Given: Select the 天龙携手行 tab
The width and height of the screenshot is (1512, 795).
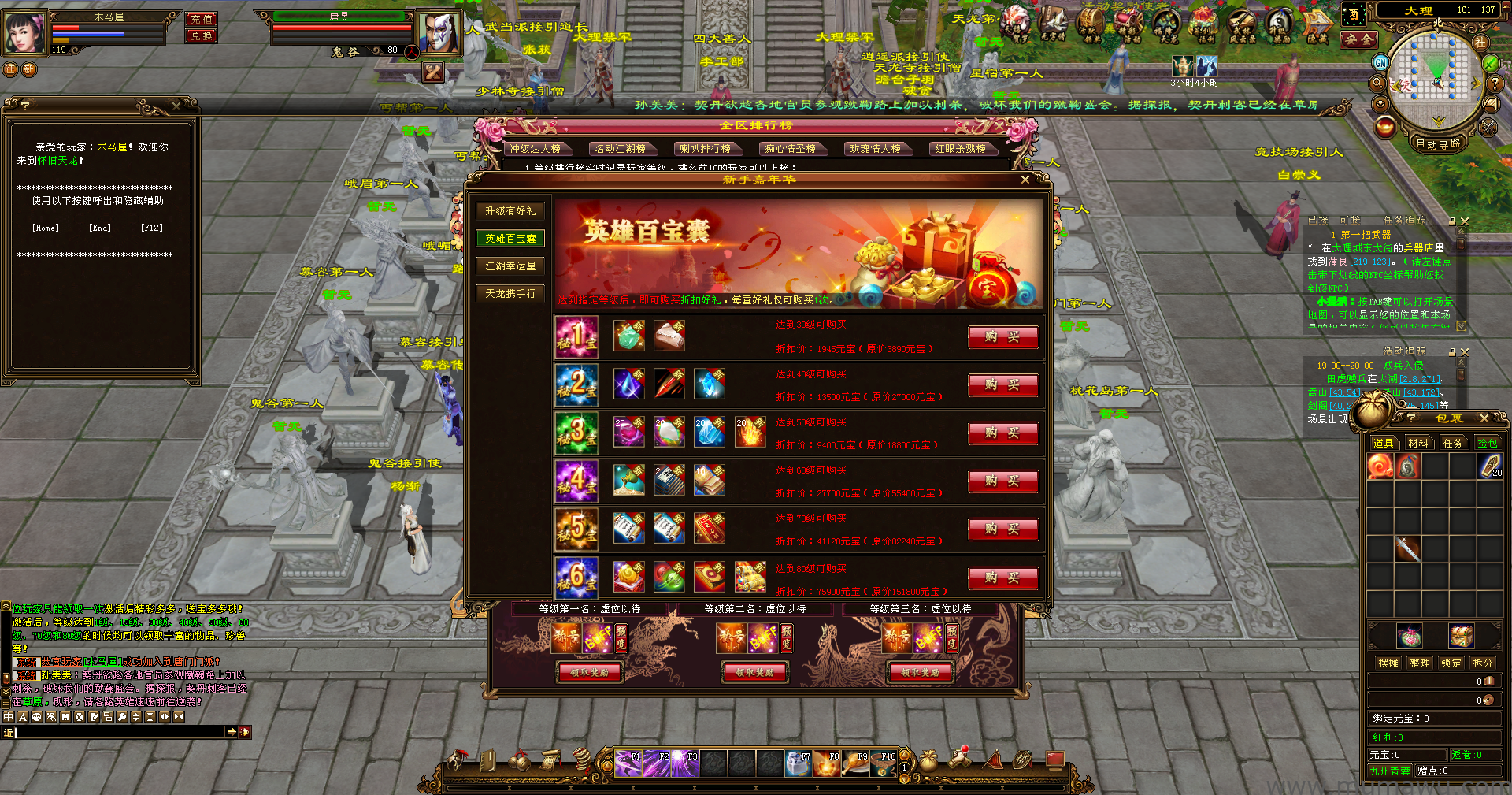Looking at the screenshot, I should [x=510, y=294].
